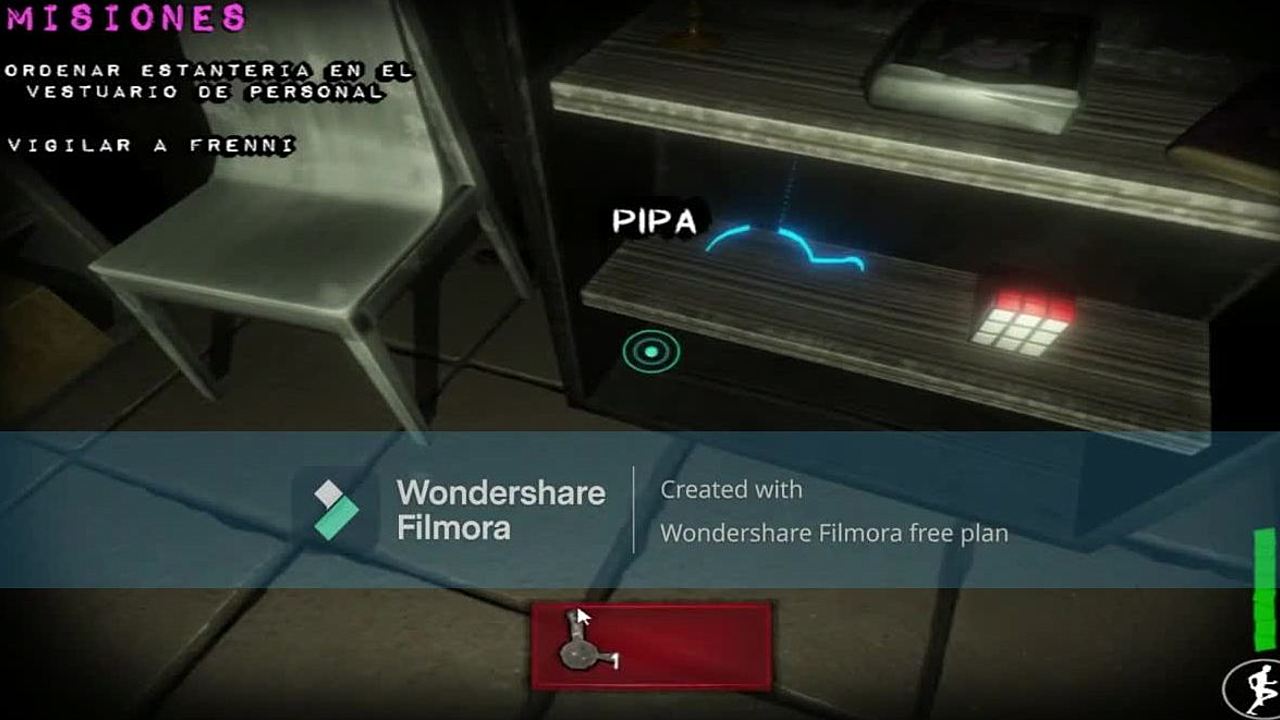1280x720 pixels.
Task: Select the Ordenar estanteria mission entry
Action: tap(208, 81)
